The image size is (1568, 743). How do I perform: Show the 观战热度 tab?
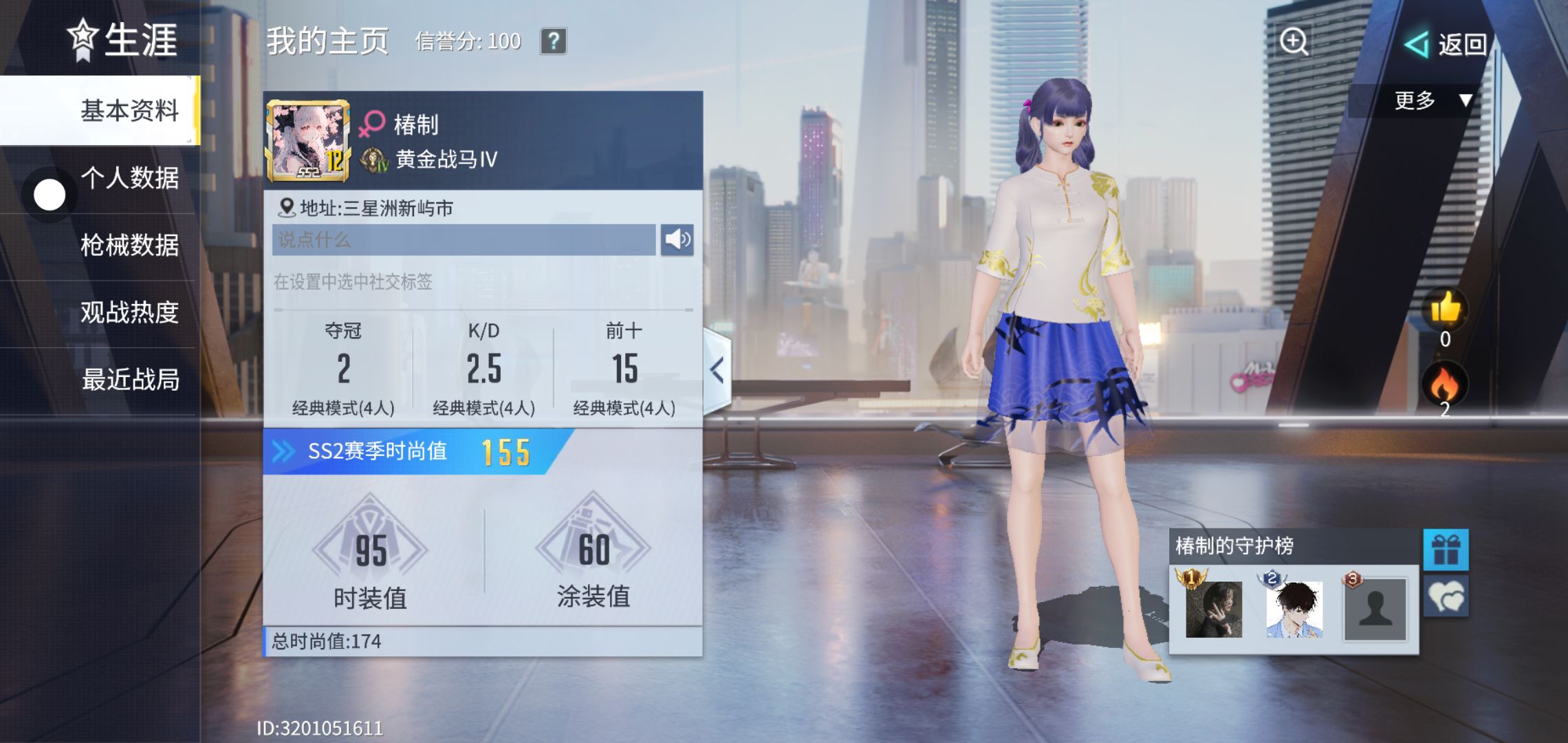129,312
